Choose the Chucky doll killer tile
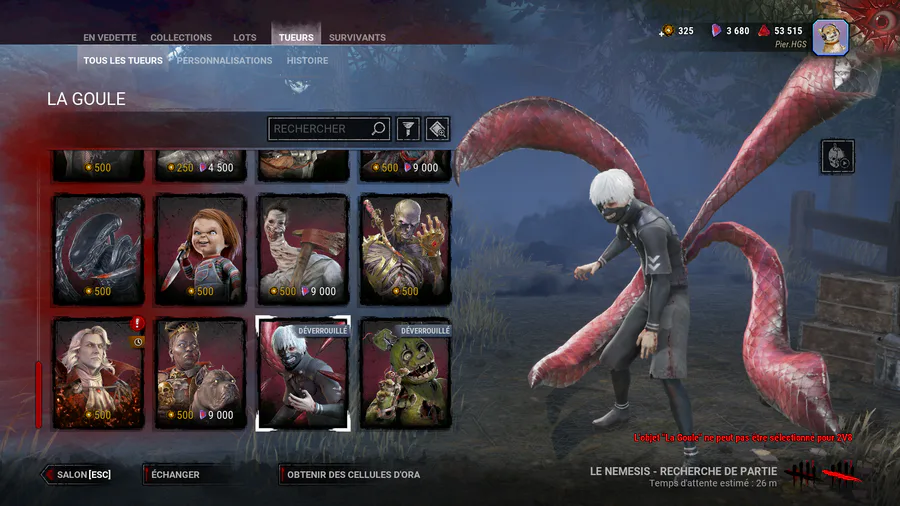Image resolution: width=900 pixels, height=506 pixels. coord(201,248)
